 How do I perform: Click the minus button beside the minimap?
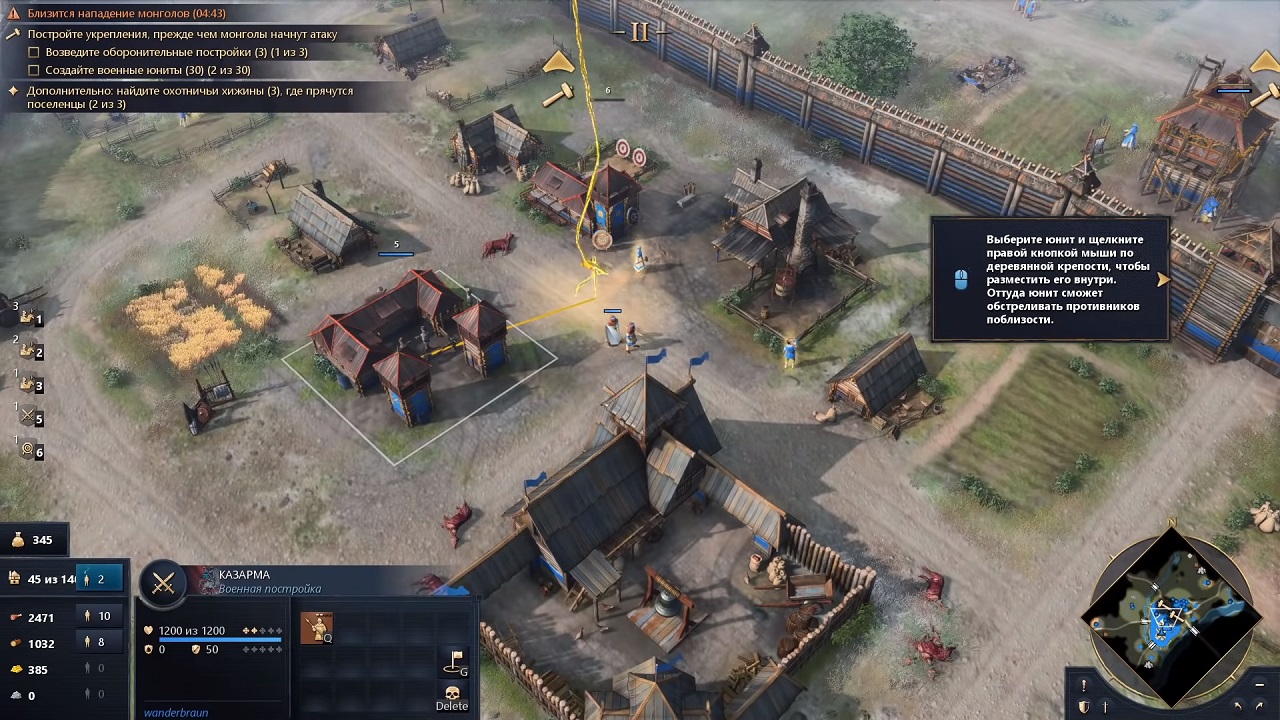[x=1260, y=685]
